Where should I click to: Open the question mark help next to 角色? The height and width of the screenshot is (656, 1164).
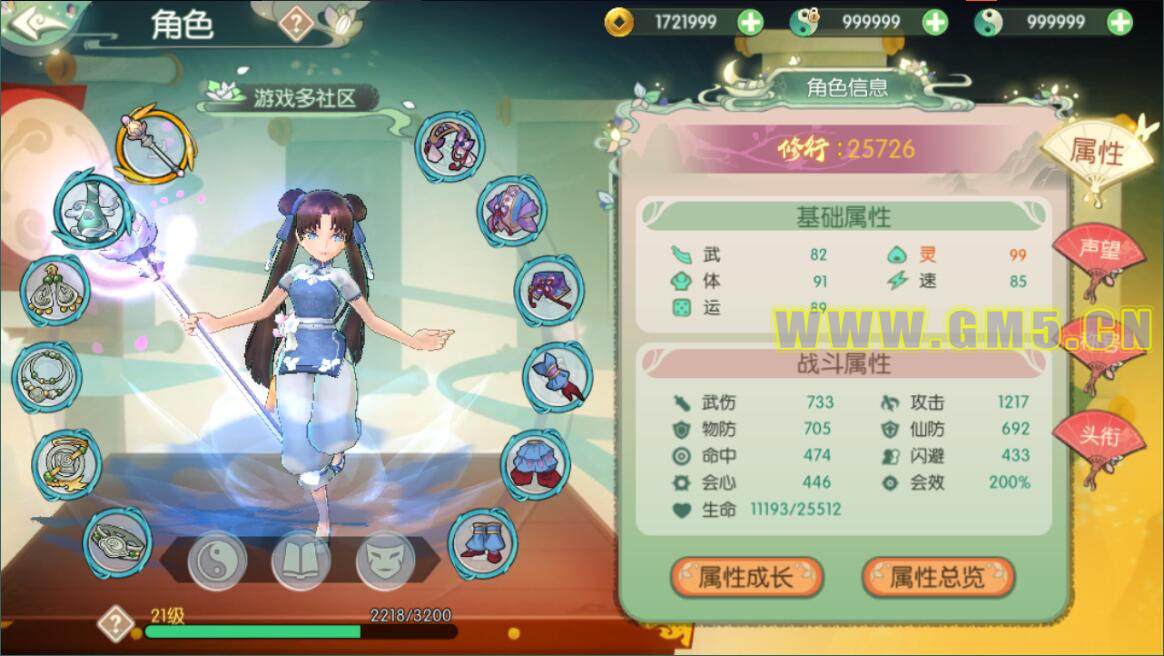click(296, 23)
